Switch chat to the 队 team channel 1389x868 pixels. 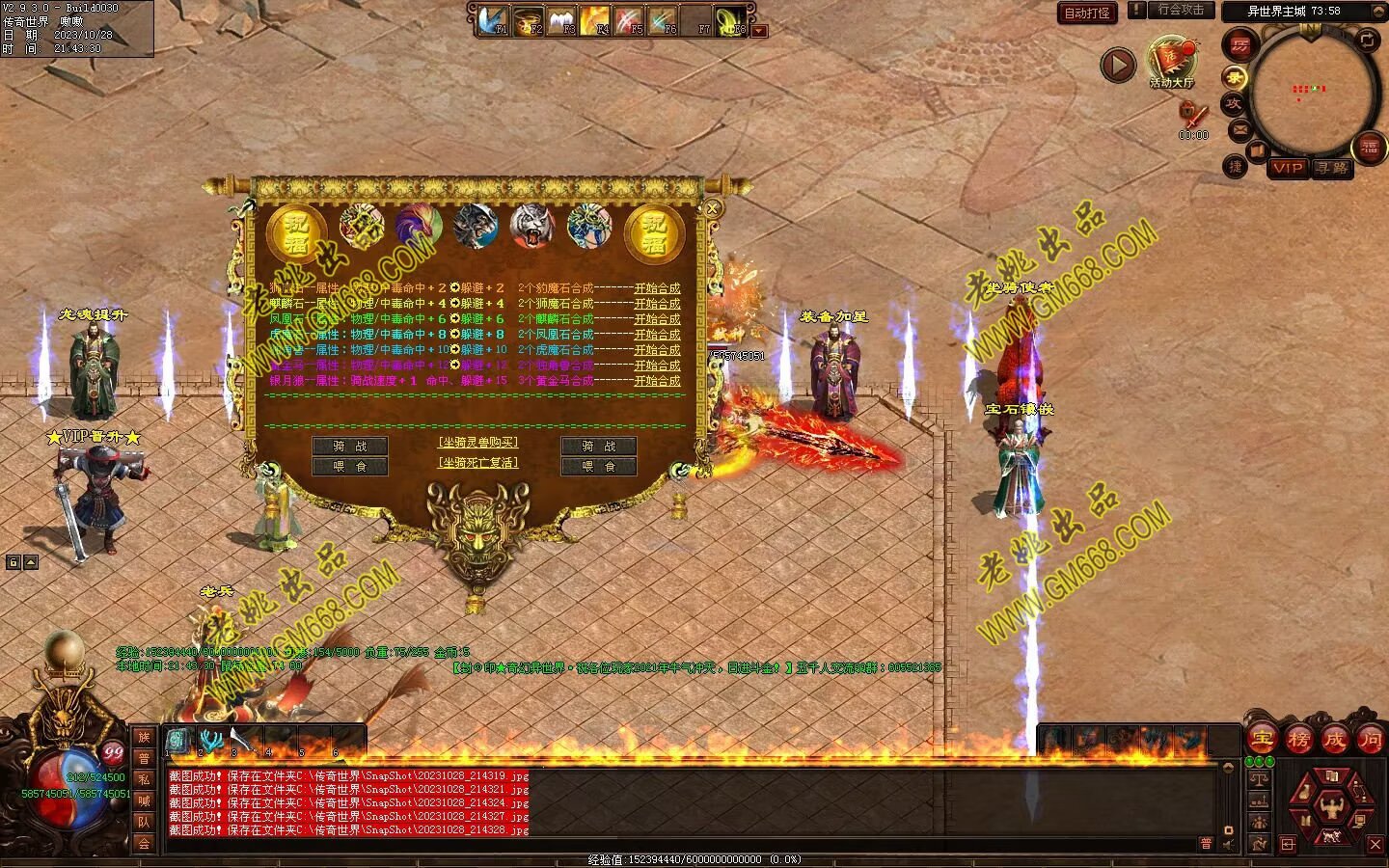click(144, 822)
